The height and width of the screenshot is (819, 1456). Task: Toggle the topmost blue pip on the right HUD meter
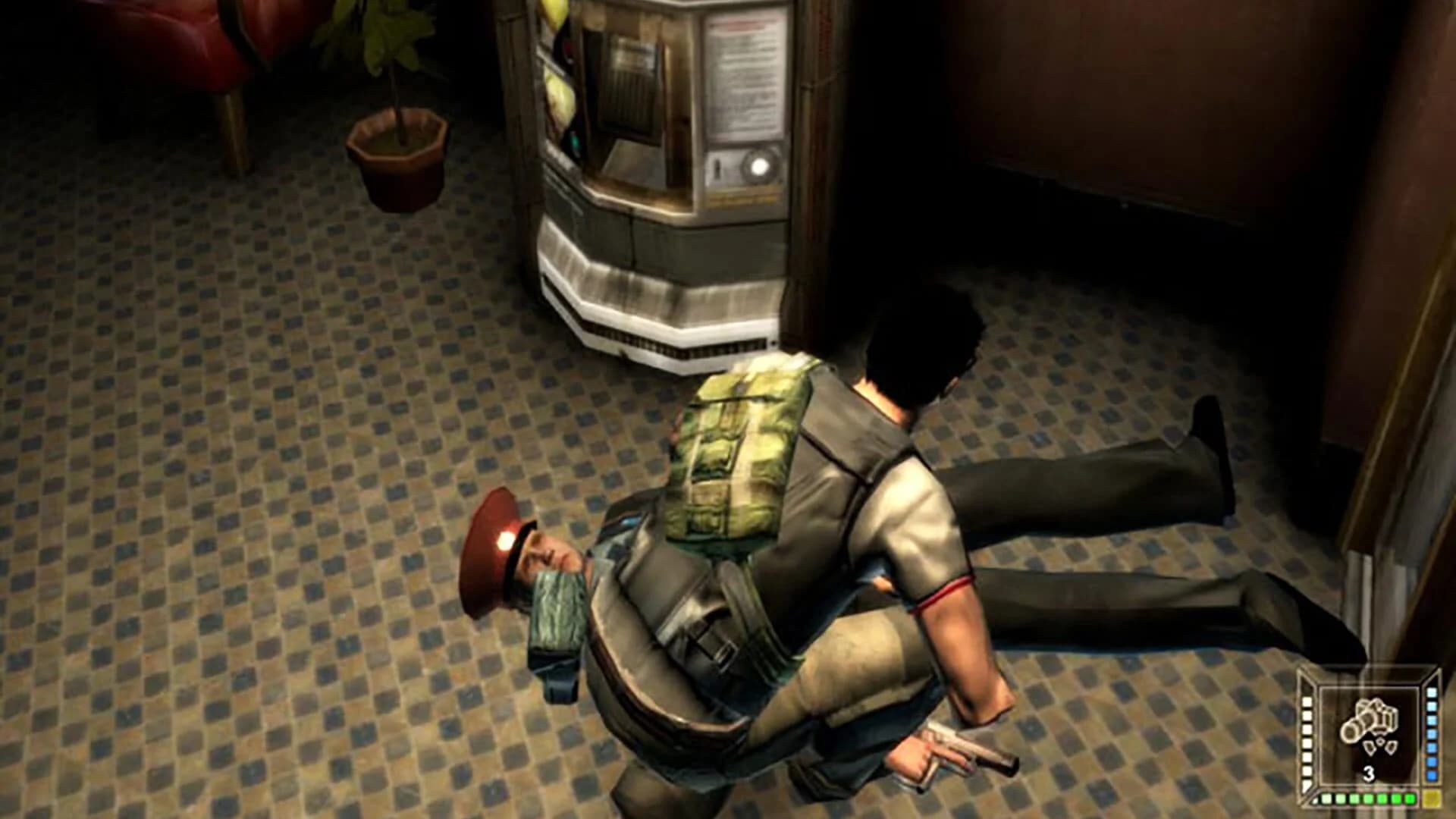[1430, 693]
